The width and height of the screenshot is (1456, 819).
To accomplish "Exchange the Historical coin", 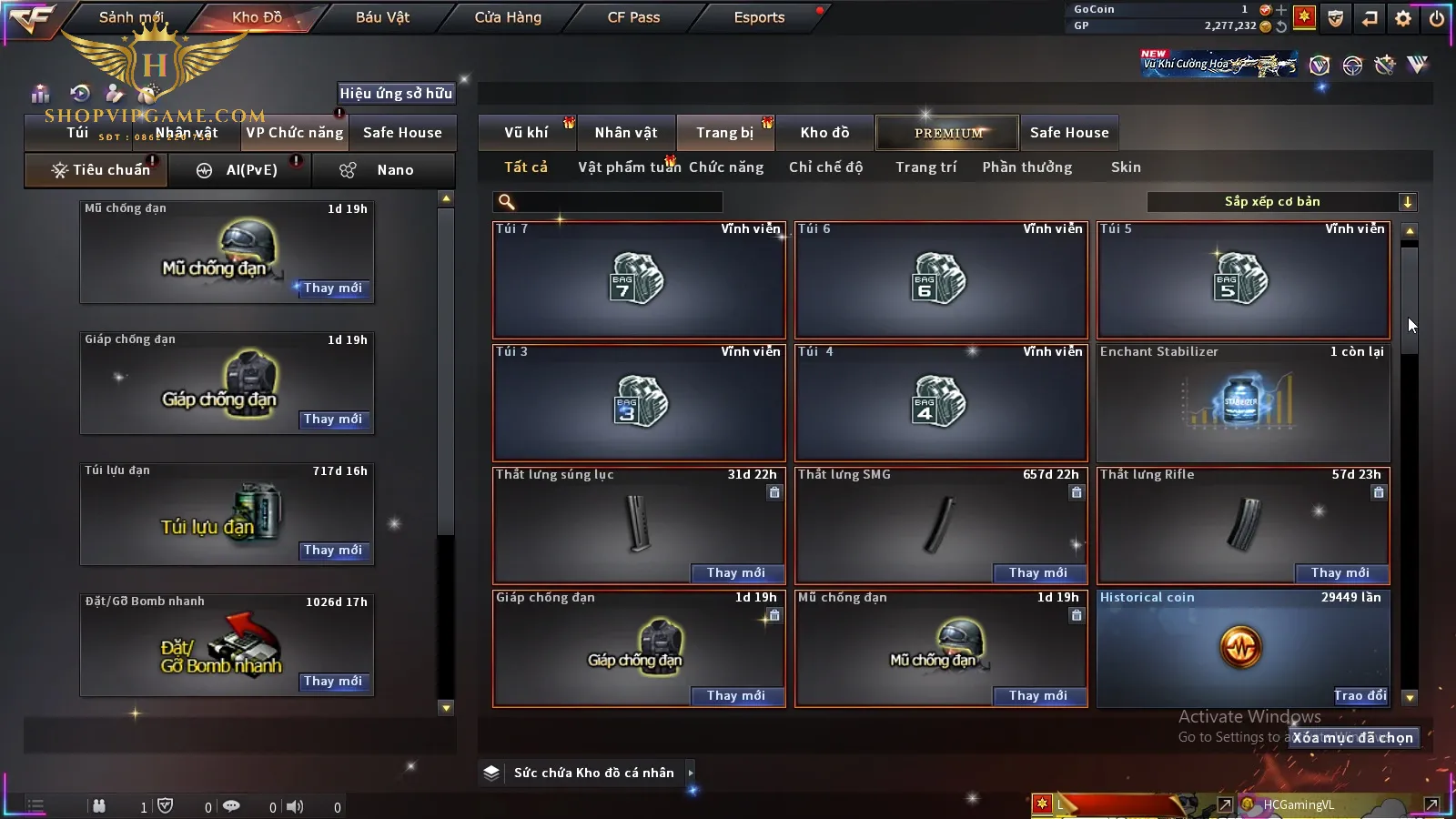I will click(1360, 695).
